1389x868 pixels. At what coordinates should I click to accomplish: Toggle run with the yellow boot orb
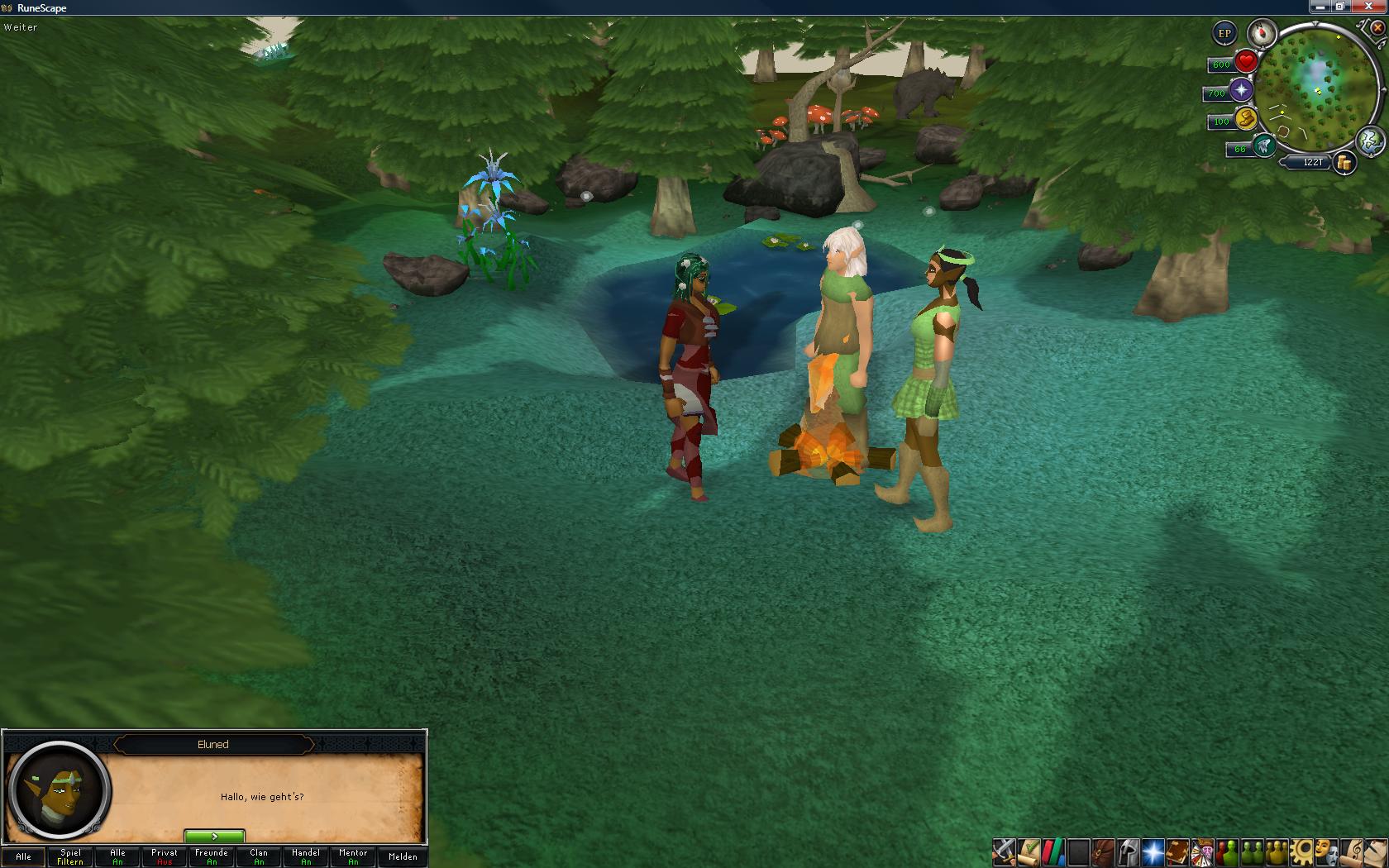tap(1246, 119)
